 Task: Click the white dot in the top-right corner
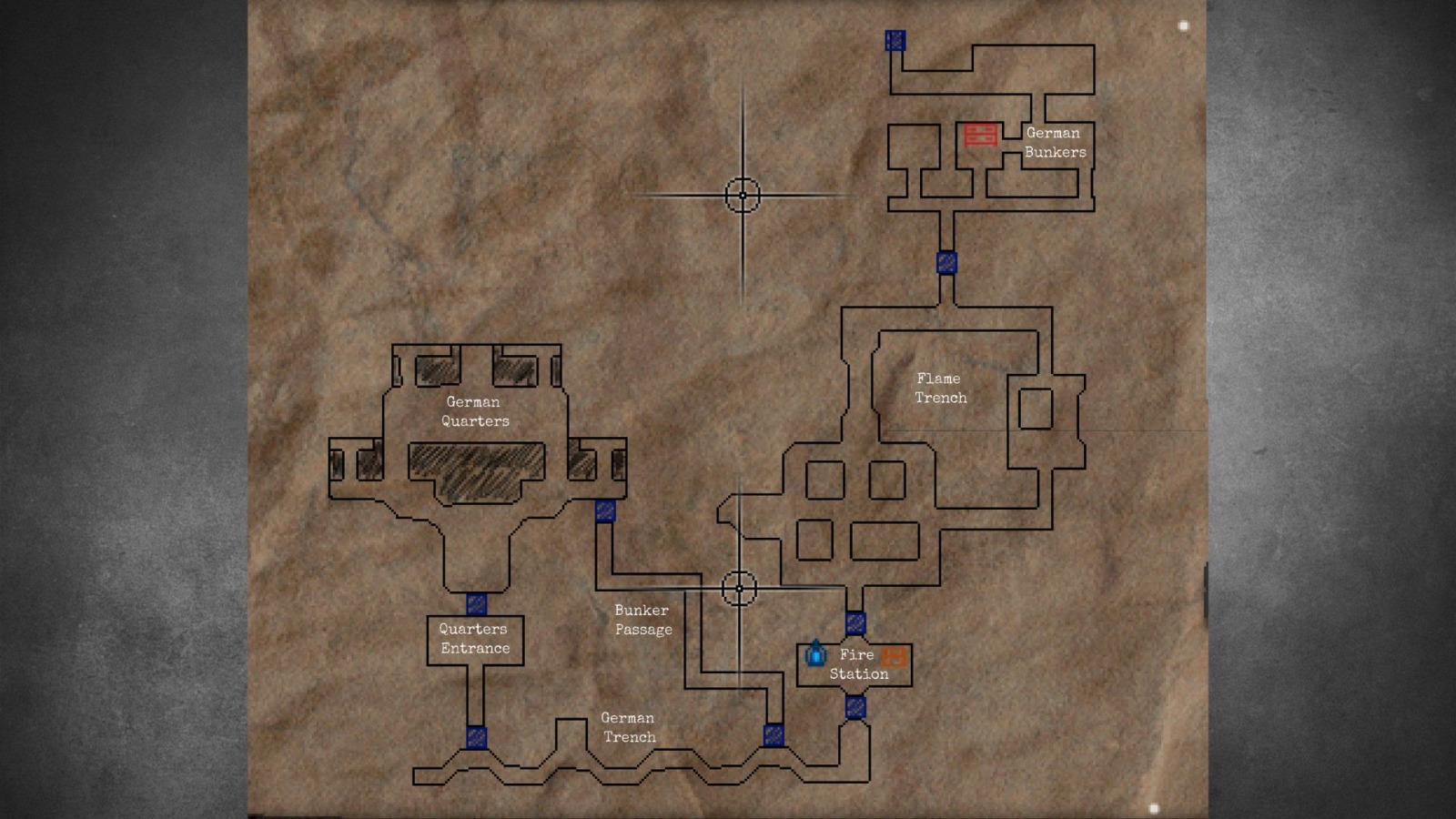tap(1183, 25)
